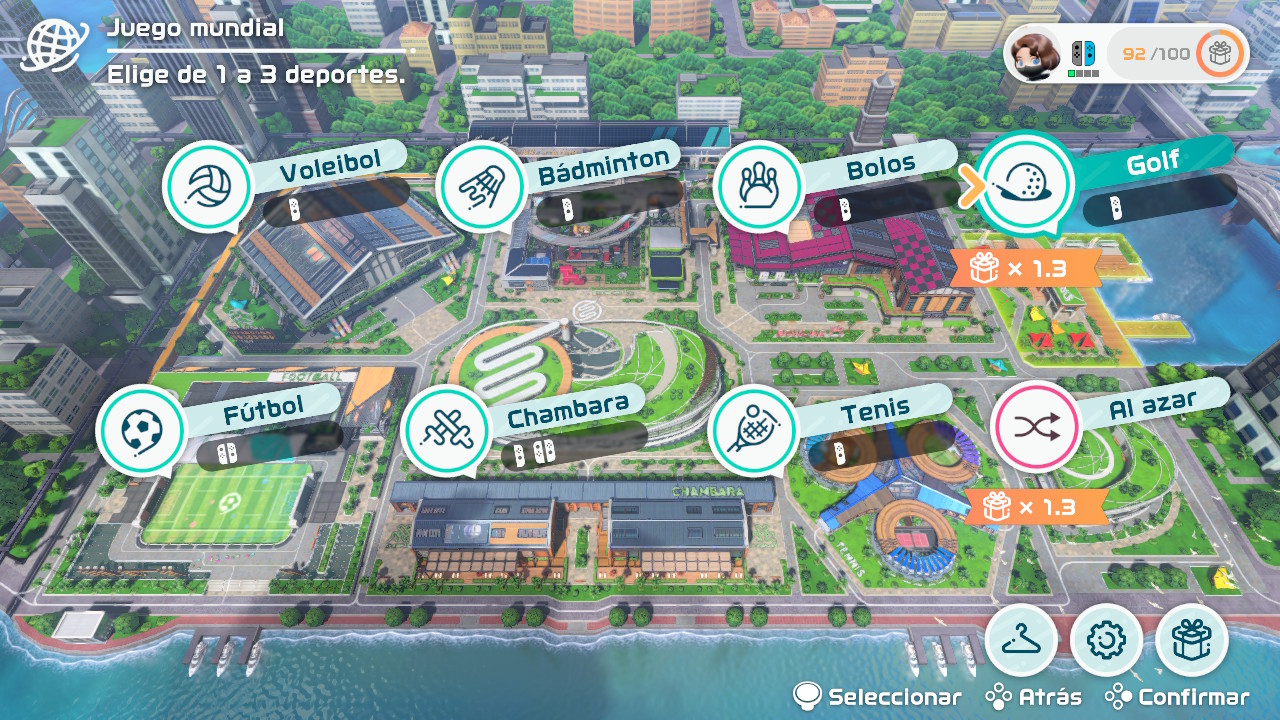Choose the Al azar random option

[1035, 427]
